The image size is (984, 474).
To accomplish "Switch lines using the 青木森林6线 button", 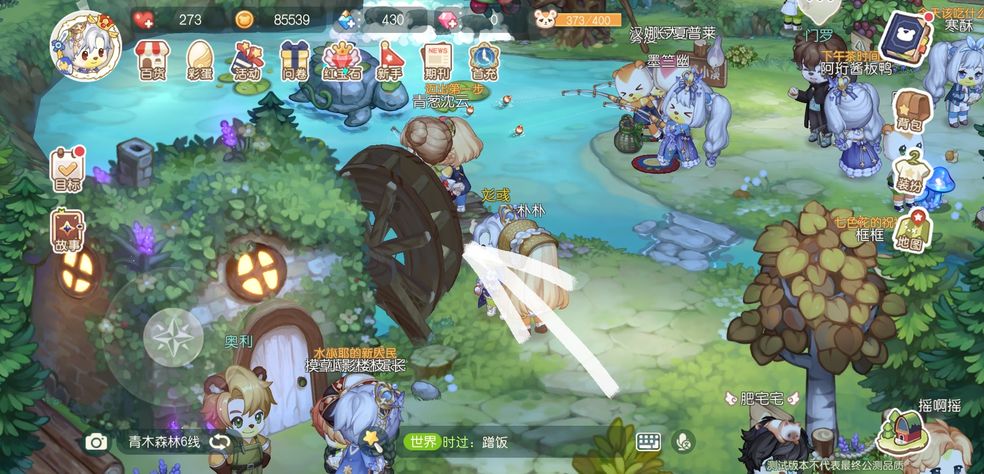I will point(176,442).
